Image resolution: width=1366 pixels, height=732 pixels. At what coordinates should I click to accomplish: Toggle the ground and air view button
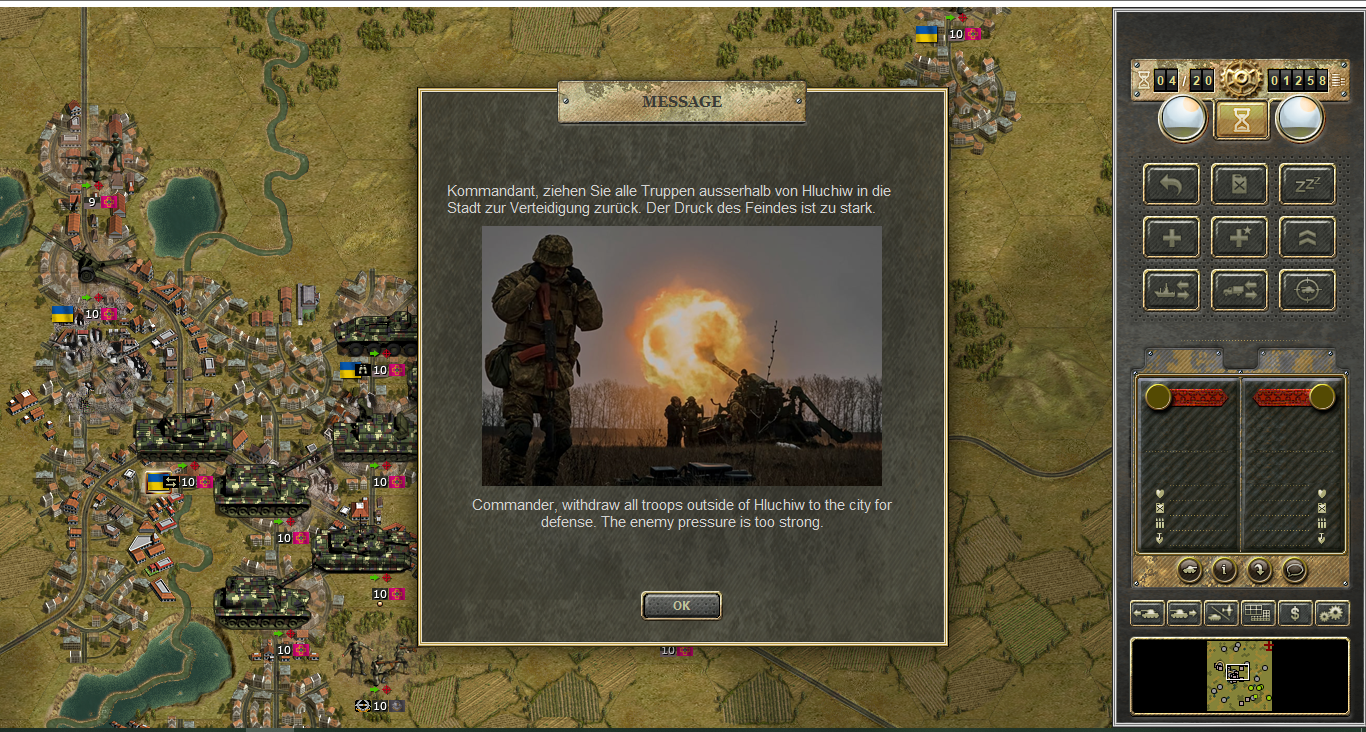pos(1221,613)
